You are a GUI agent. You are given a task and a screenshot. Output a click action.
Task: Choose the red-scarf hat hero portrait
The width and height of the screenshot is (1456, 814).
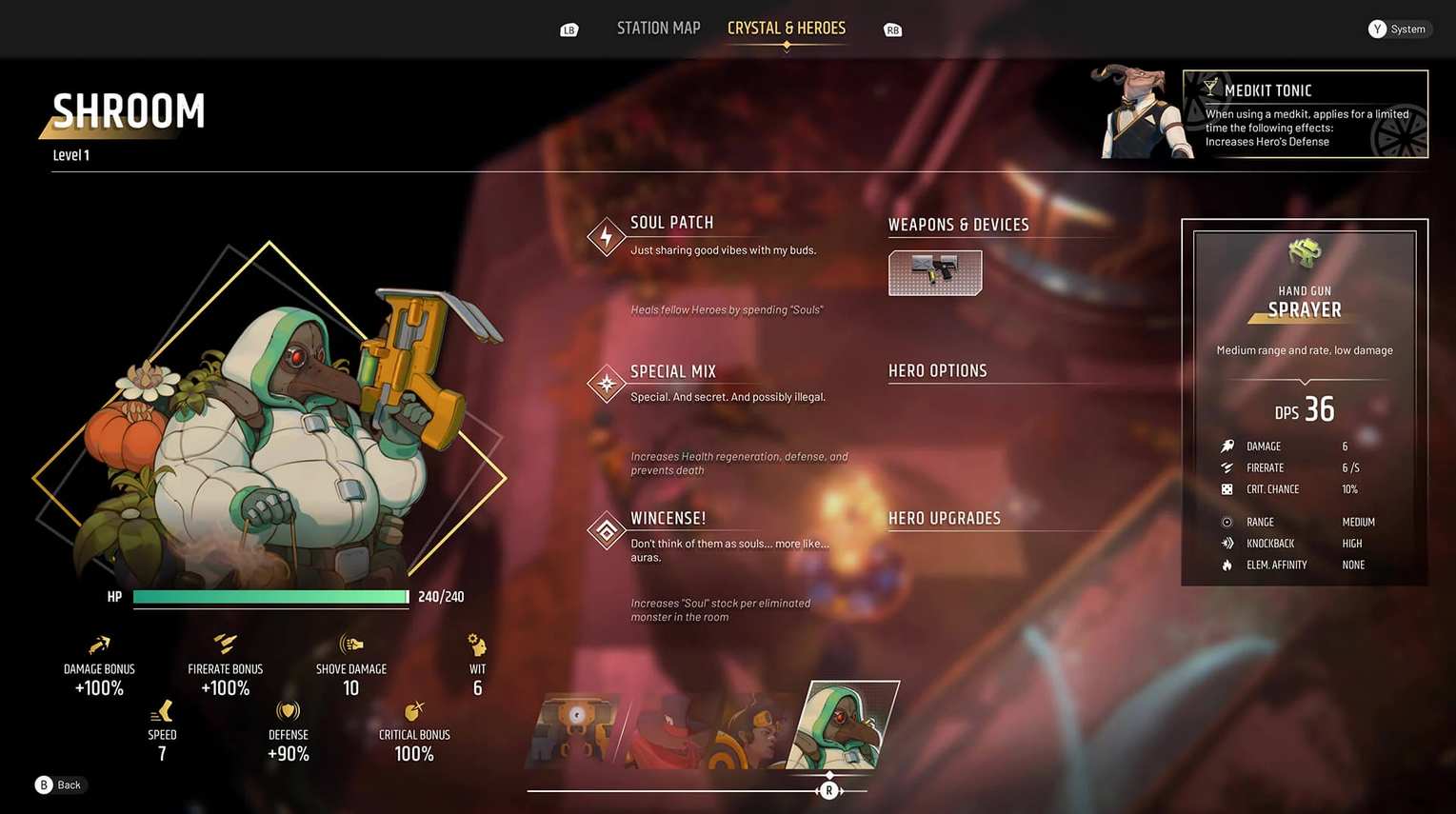coord(667,730)
